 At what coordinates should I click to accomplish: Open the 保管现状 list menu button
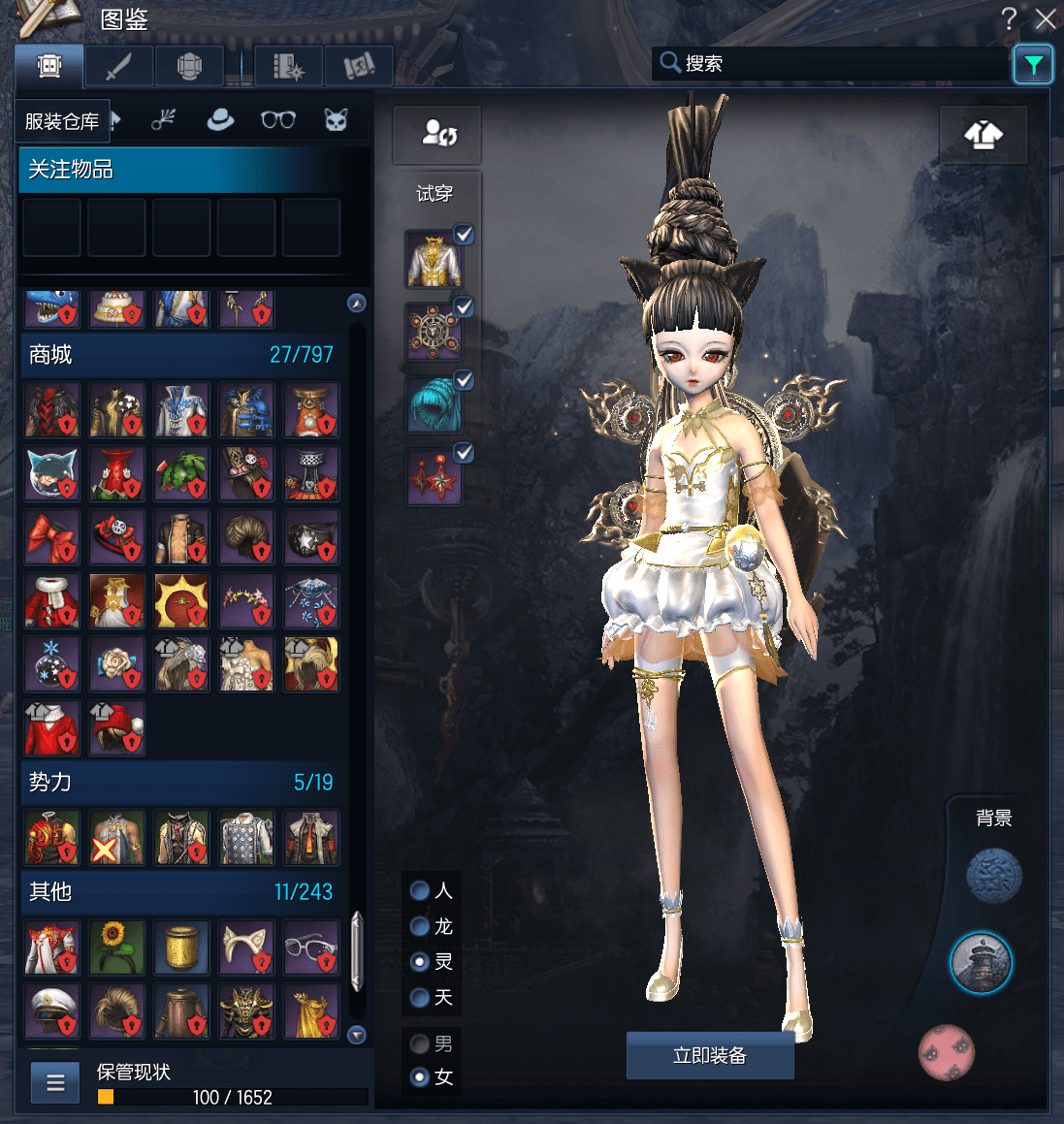click(x=55, y=1082)
